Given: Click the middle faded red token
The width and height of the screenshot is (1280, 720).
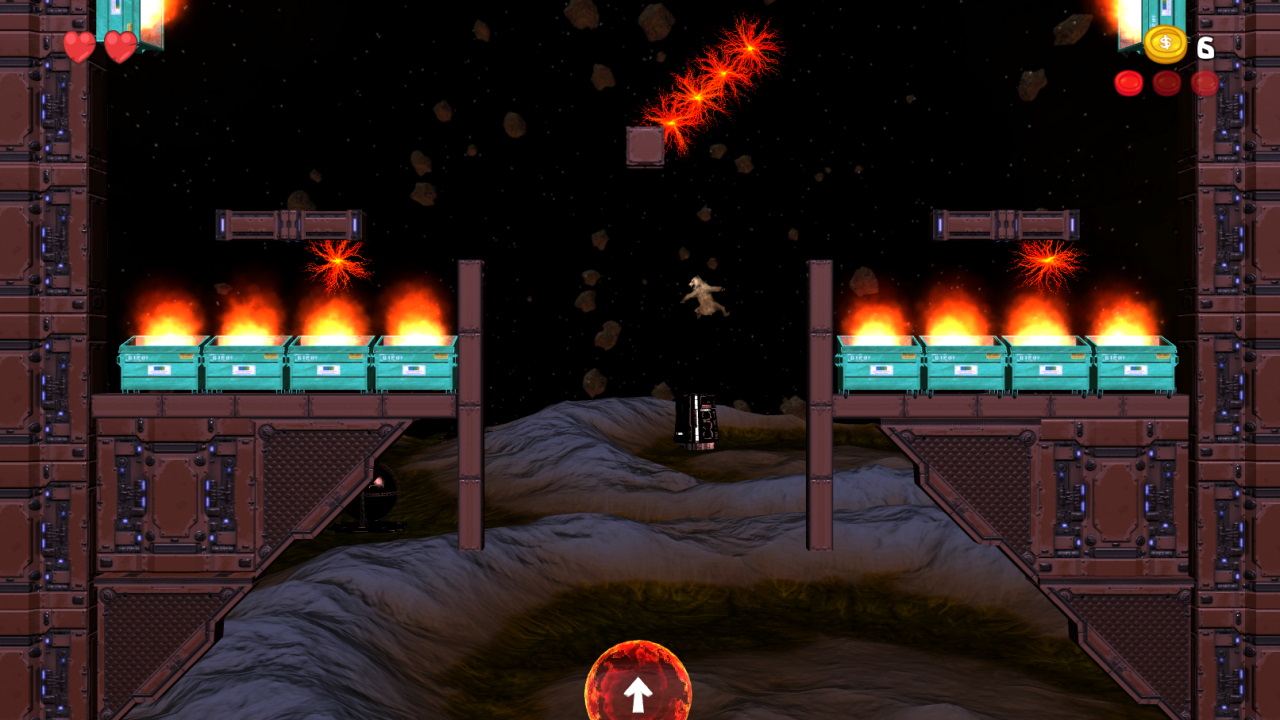Looking at the screenshot, I should pos(1167,83).
